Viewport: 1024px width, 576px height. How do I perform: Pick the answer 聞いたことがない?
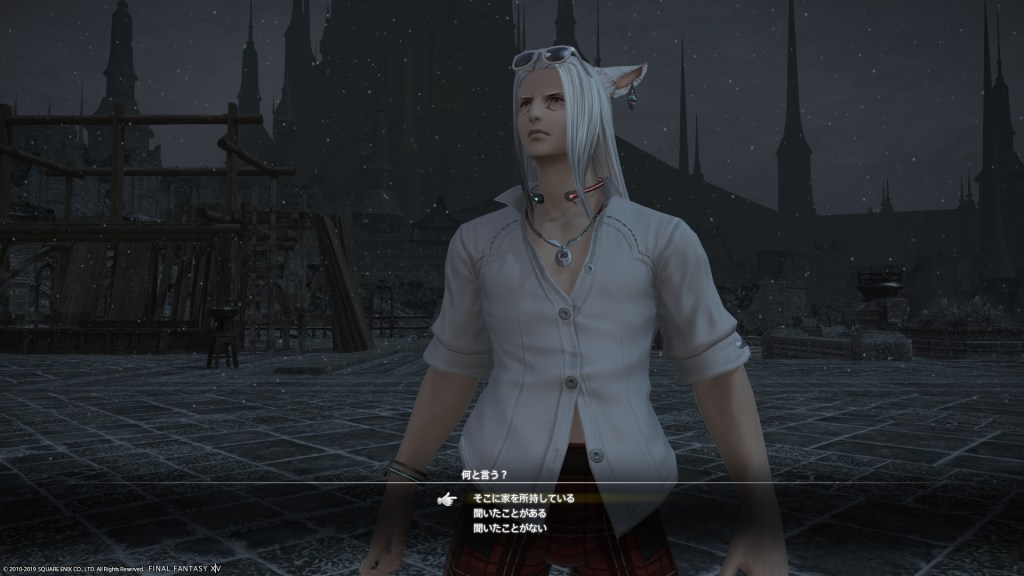point(510,528)
